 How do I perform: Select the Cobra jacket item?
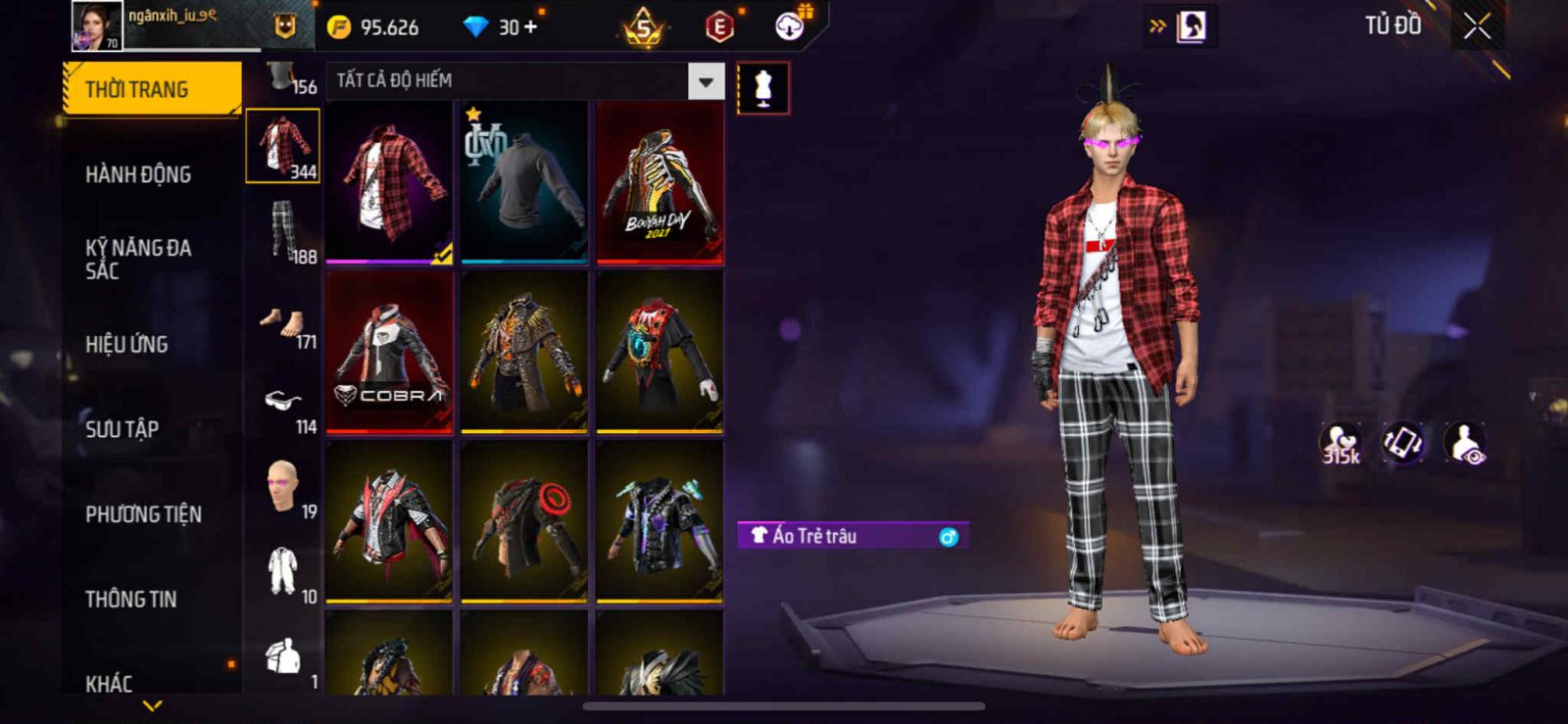tap(389, 353)
